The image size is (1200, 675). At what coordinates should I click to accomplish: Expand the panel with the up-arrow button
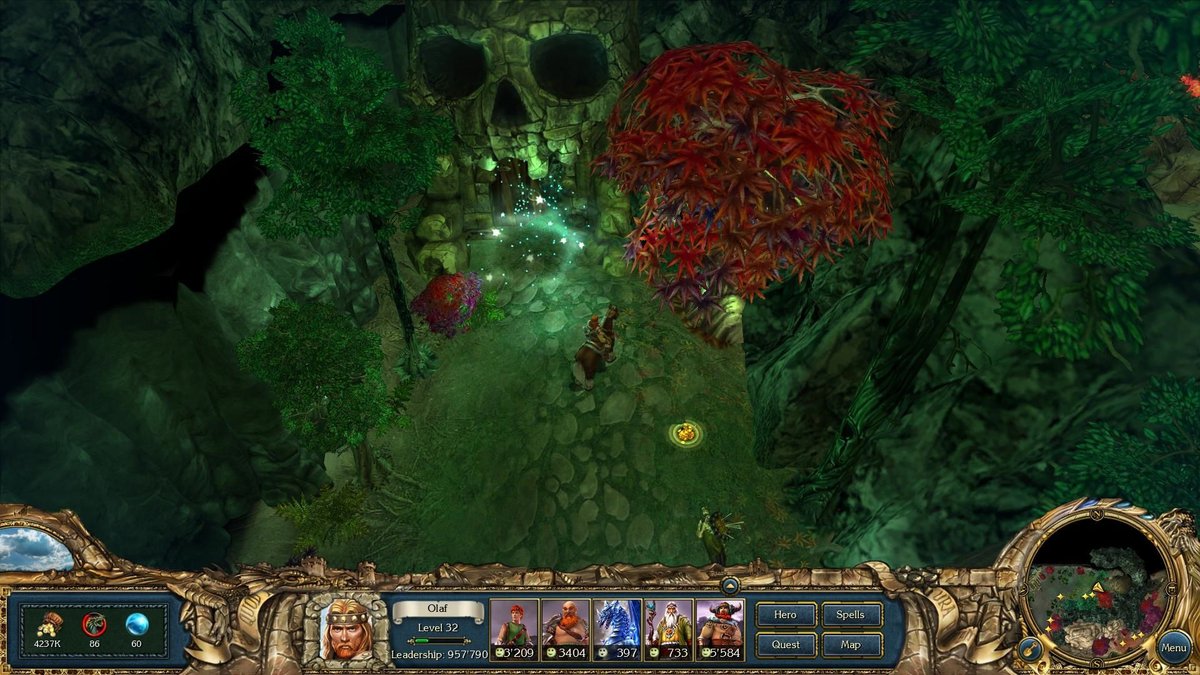[x=730, y=586]
